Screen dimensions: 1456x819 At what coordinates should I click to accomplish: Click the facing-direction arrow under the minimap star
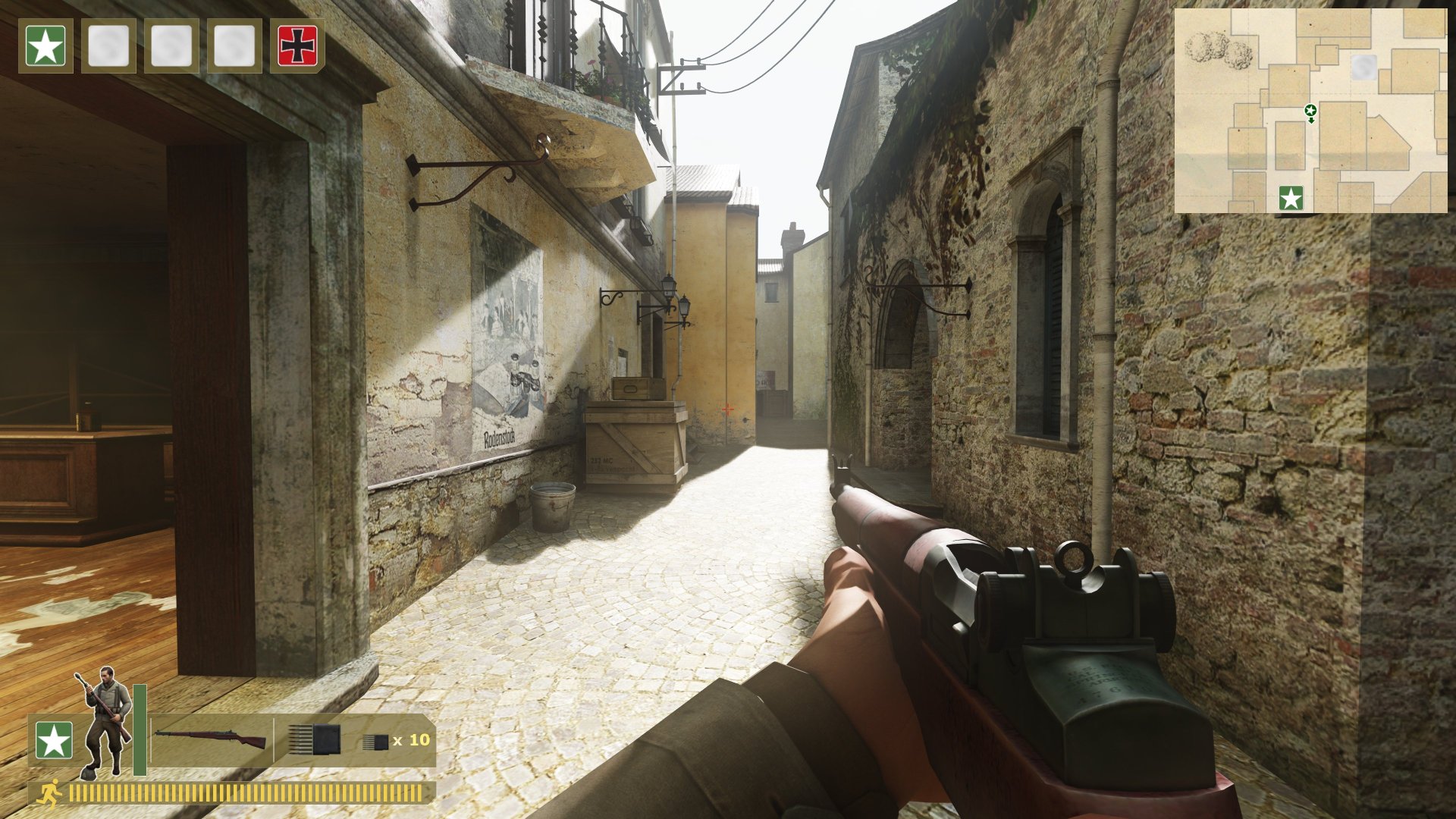click(x=1311, y=120)
